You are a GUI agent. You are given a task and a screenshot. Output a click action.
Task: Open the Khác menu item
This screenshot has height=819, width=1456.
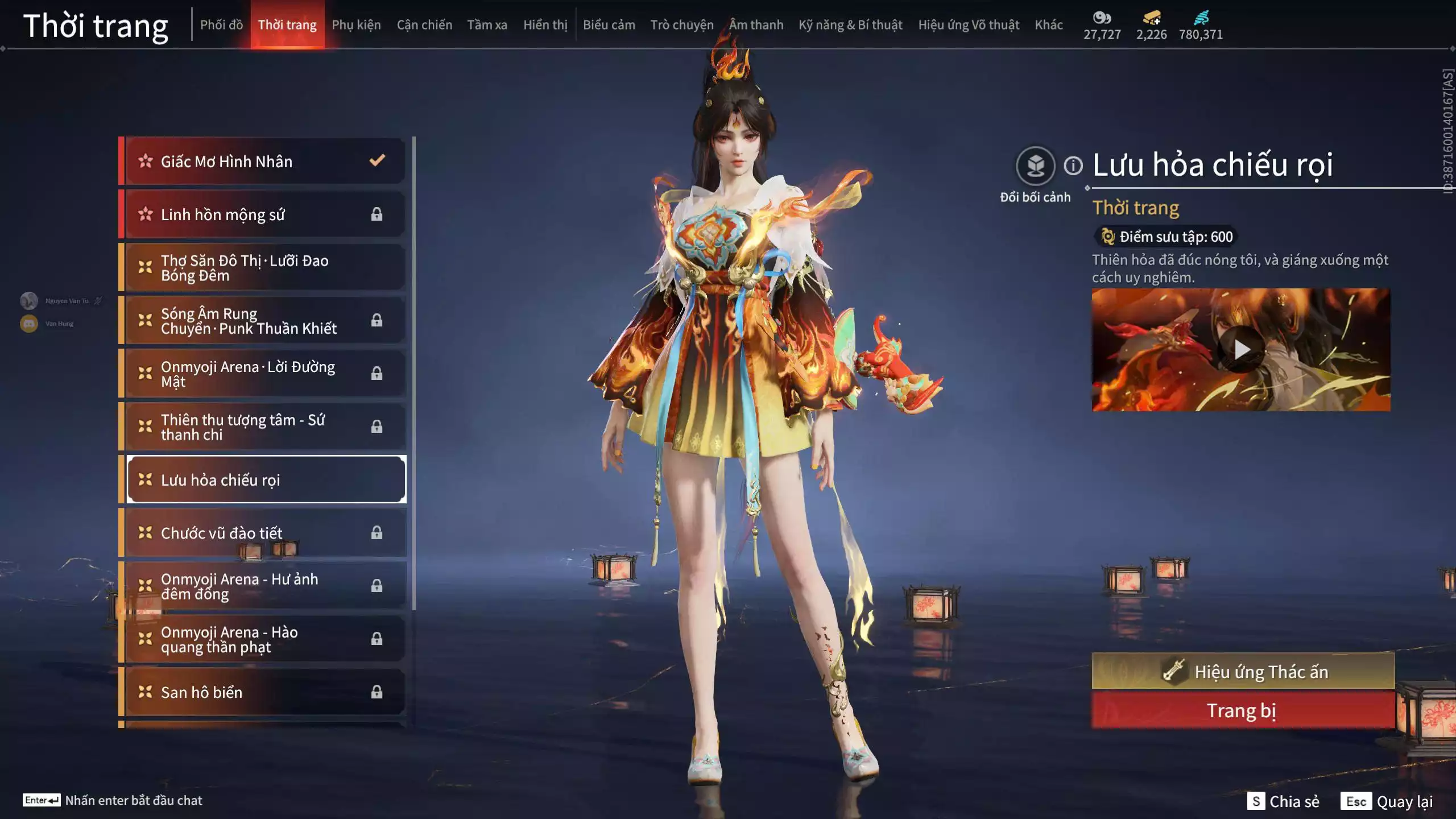coord(1049,25)
